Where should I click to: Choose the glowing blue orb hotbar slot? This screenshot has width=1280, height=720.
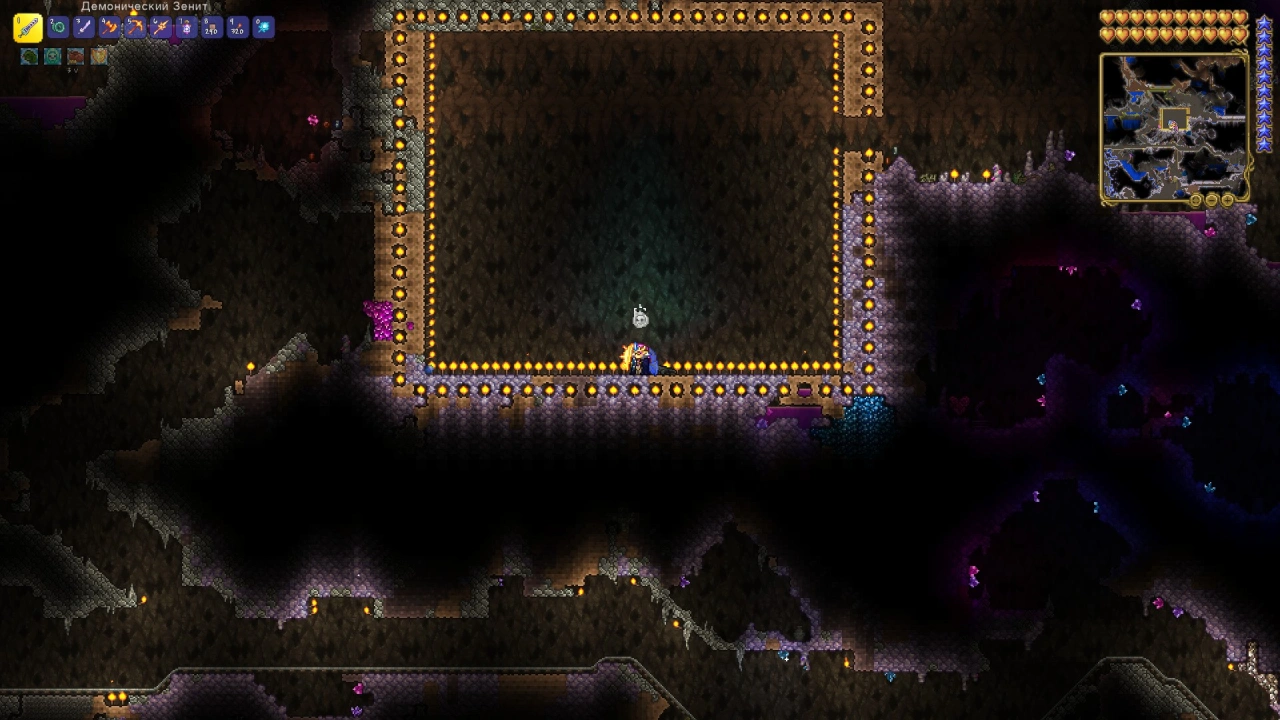[x=263, y=28]
